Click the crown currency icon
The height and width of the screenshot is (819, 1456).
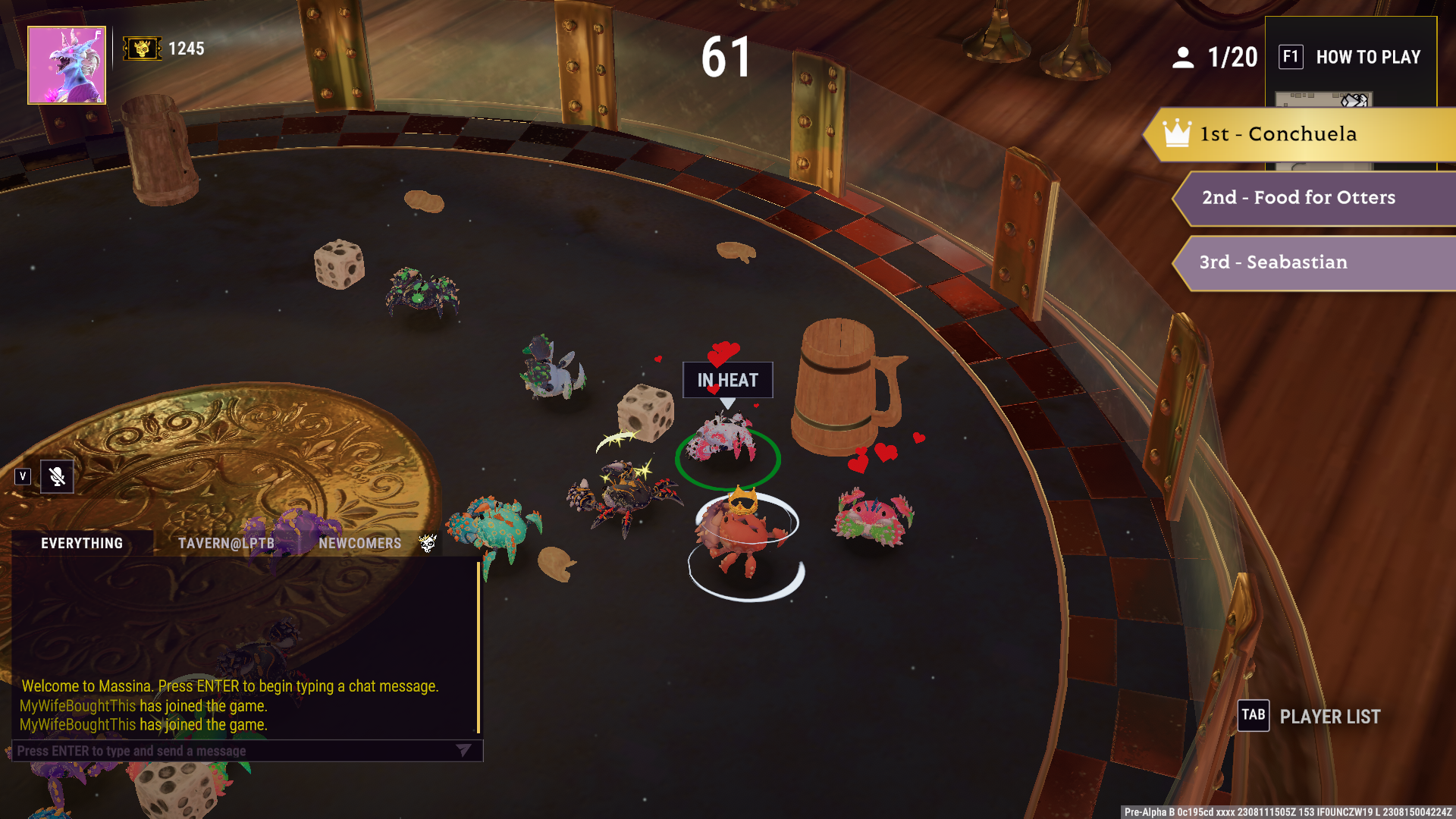pos(142,49)
